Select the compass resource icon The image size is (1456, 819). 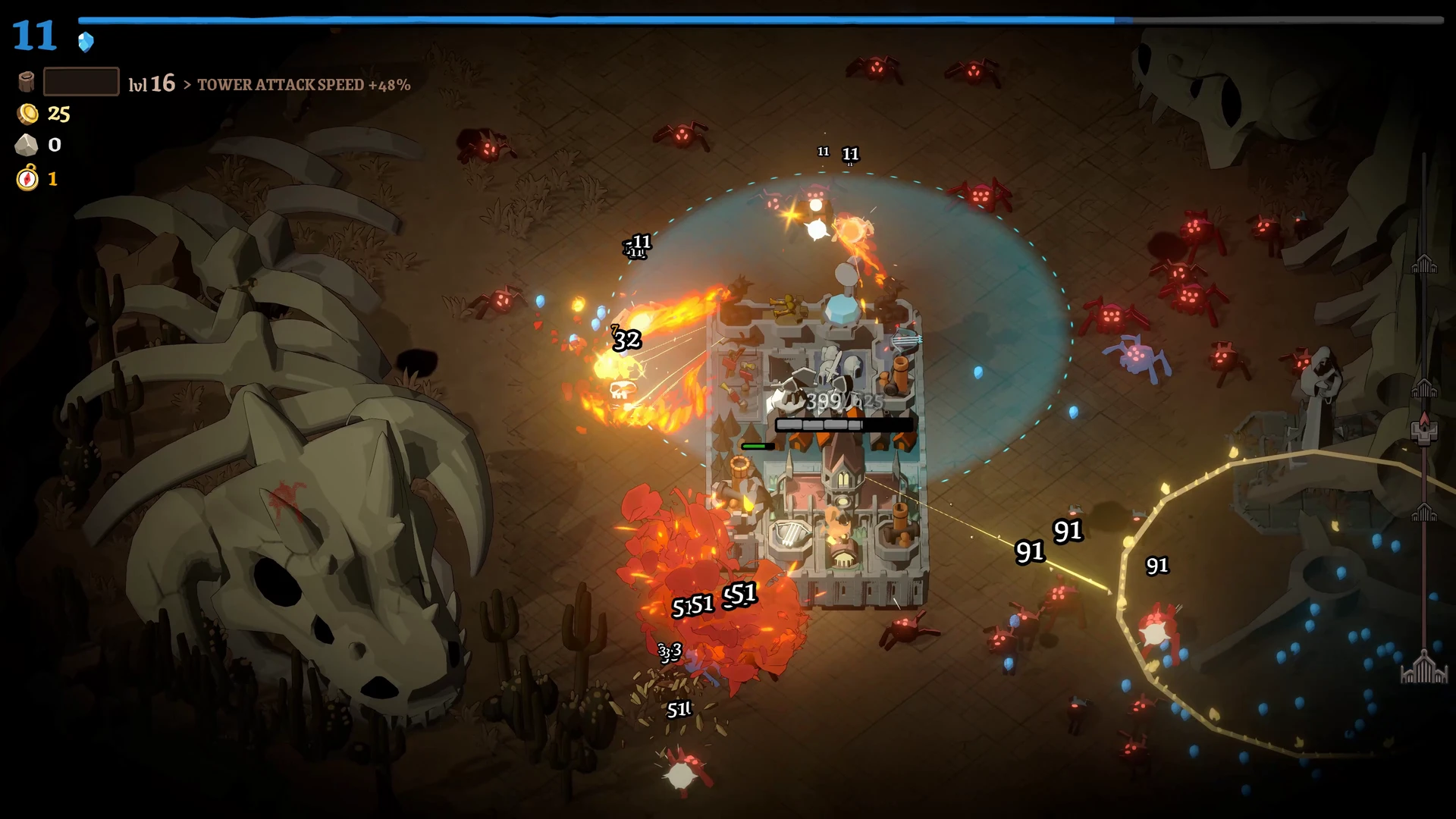tap(27, 178)
